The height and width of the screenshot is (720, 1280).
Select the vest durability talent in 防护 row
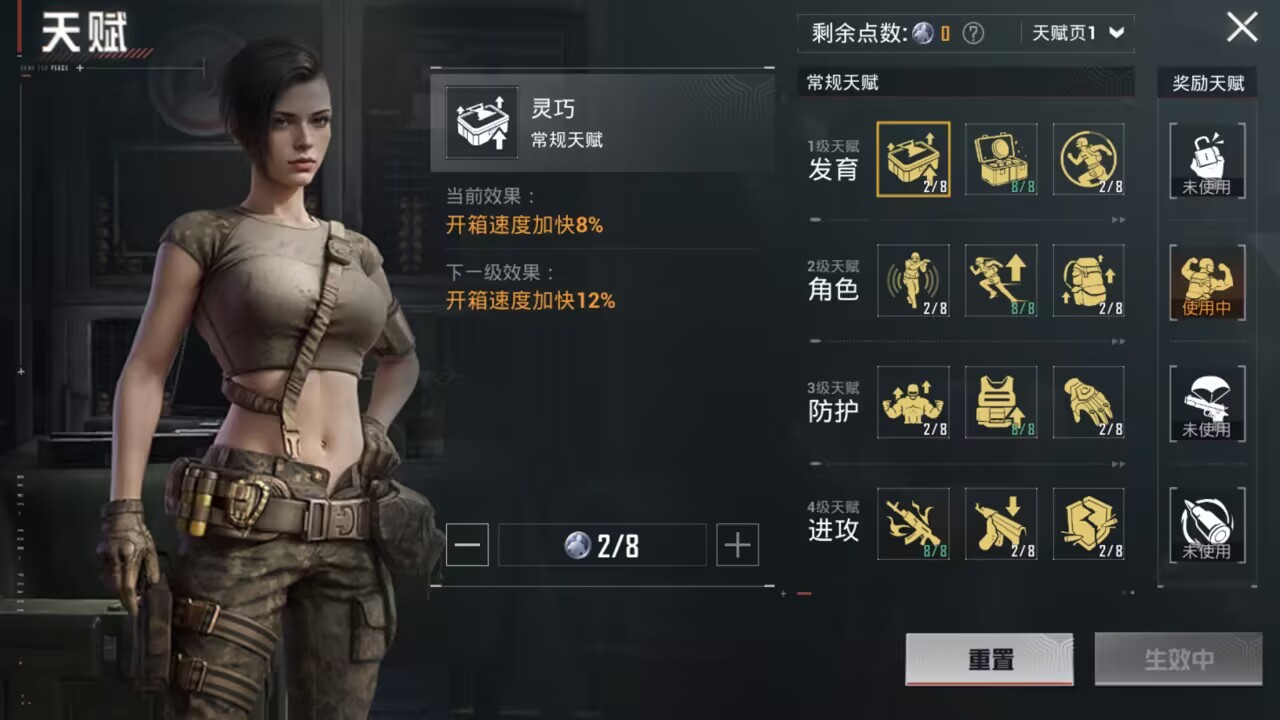click(x=1001, y=403)
